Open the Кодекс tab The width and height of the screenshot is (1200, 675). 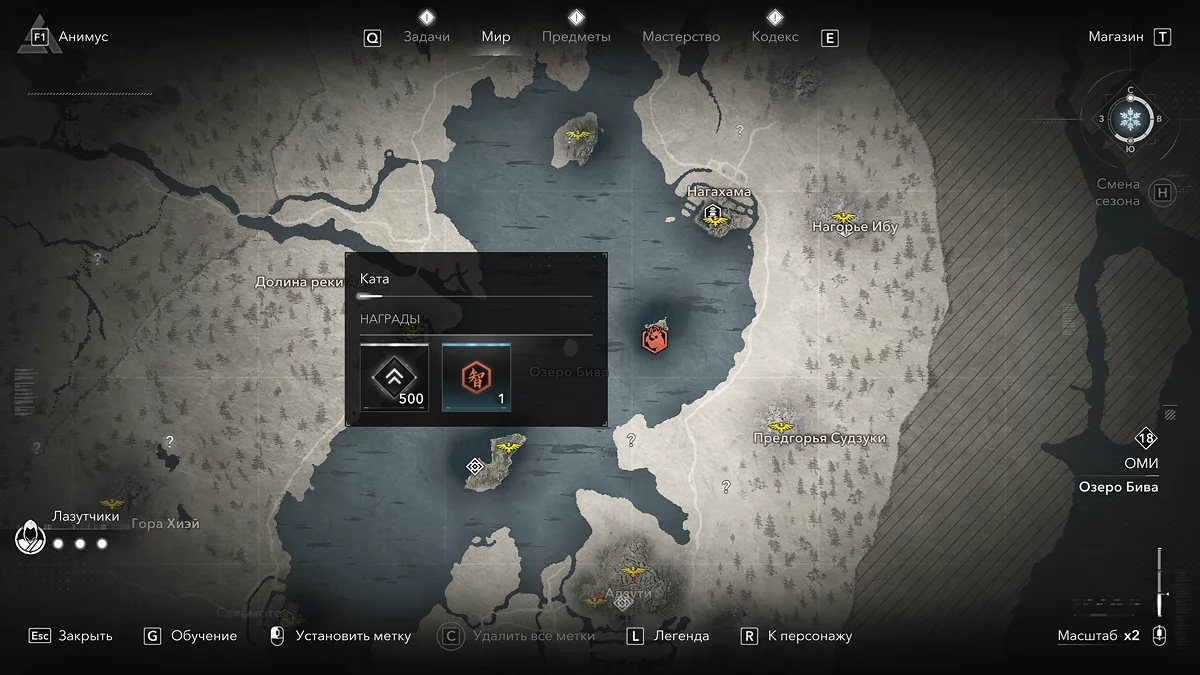[775, 37]
